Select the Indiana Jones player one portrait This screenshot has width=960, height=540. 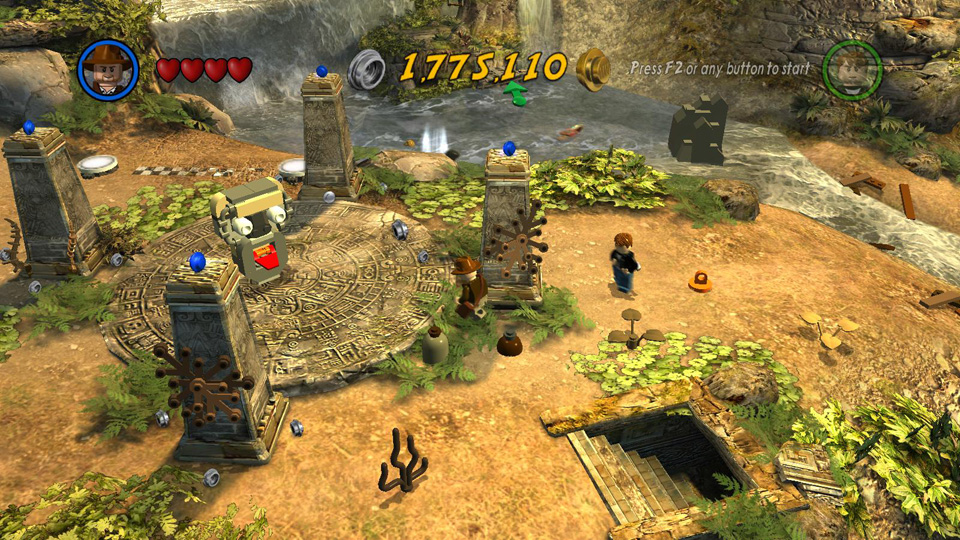coord(107,69)
